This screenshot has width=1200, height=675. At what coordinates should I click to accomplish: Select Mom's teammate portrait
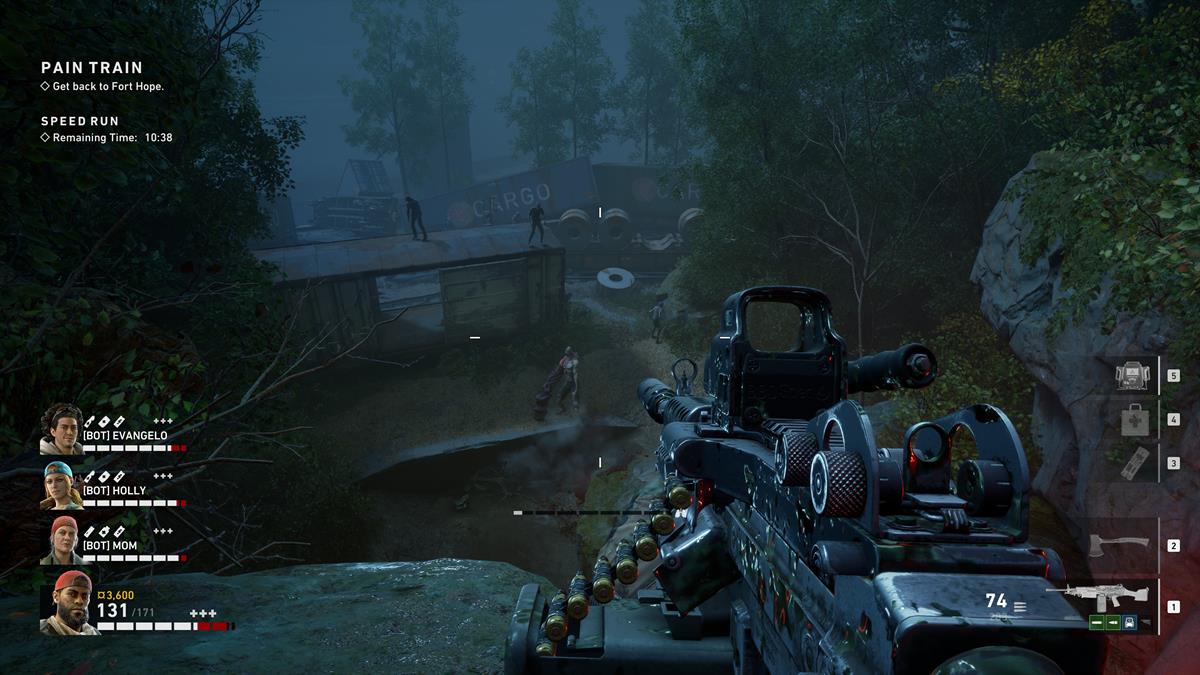(61, 540)
